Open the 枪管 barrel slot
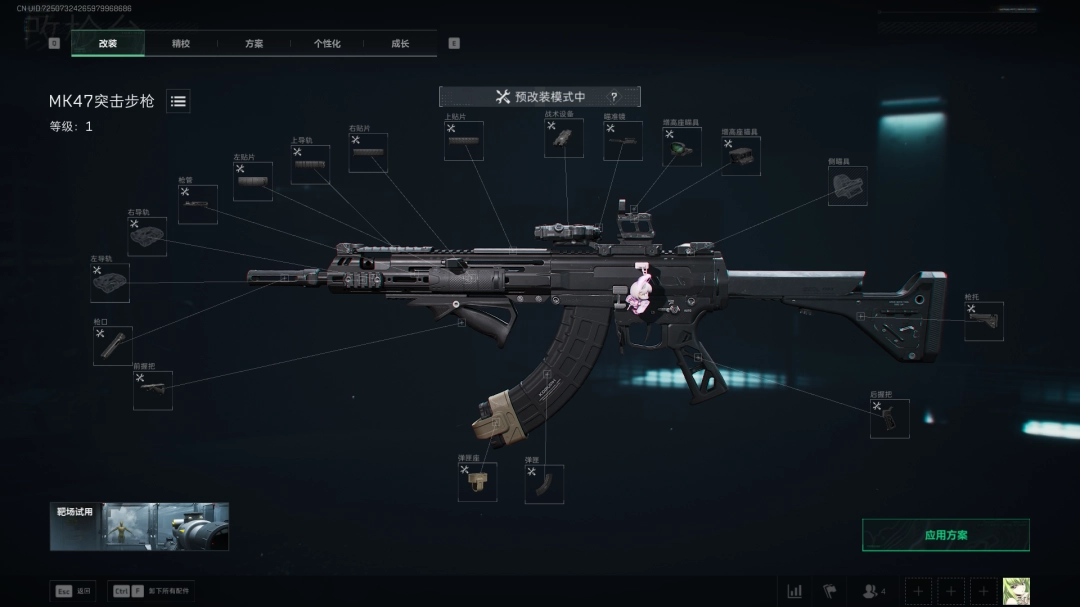The height and width of the screenshot is (607, 1080). coord(198,205)
